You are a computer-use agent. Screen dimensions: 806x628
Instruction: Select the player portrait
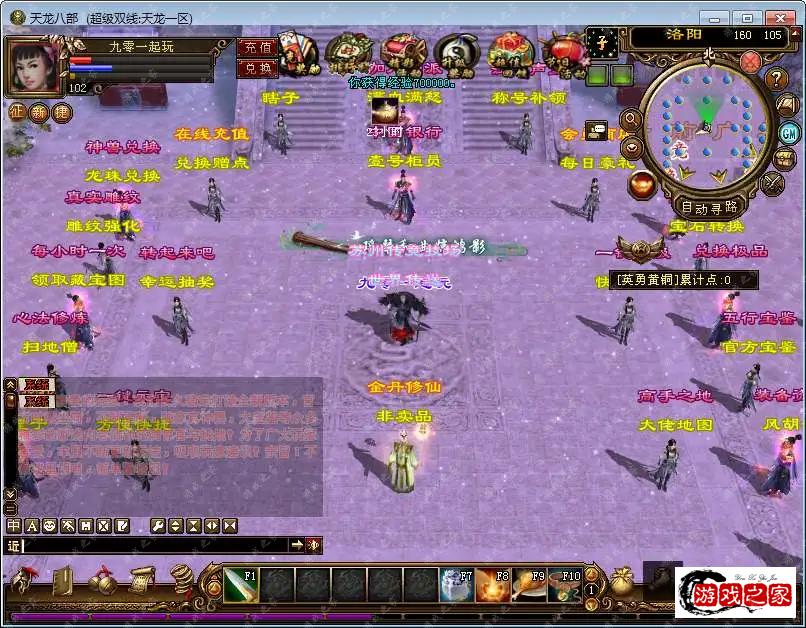pyautogui.click(x=36, y=67)
